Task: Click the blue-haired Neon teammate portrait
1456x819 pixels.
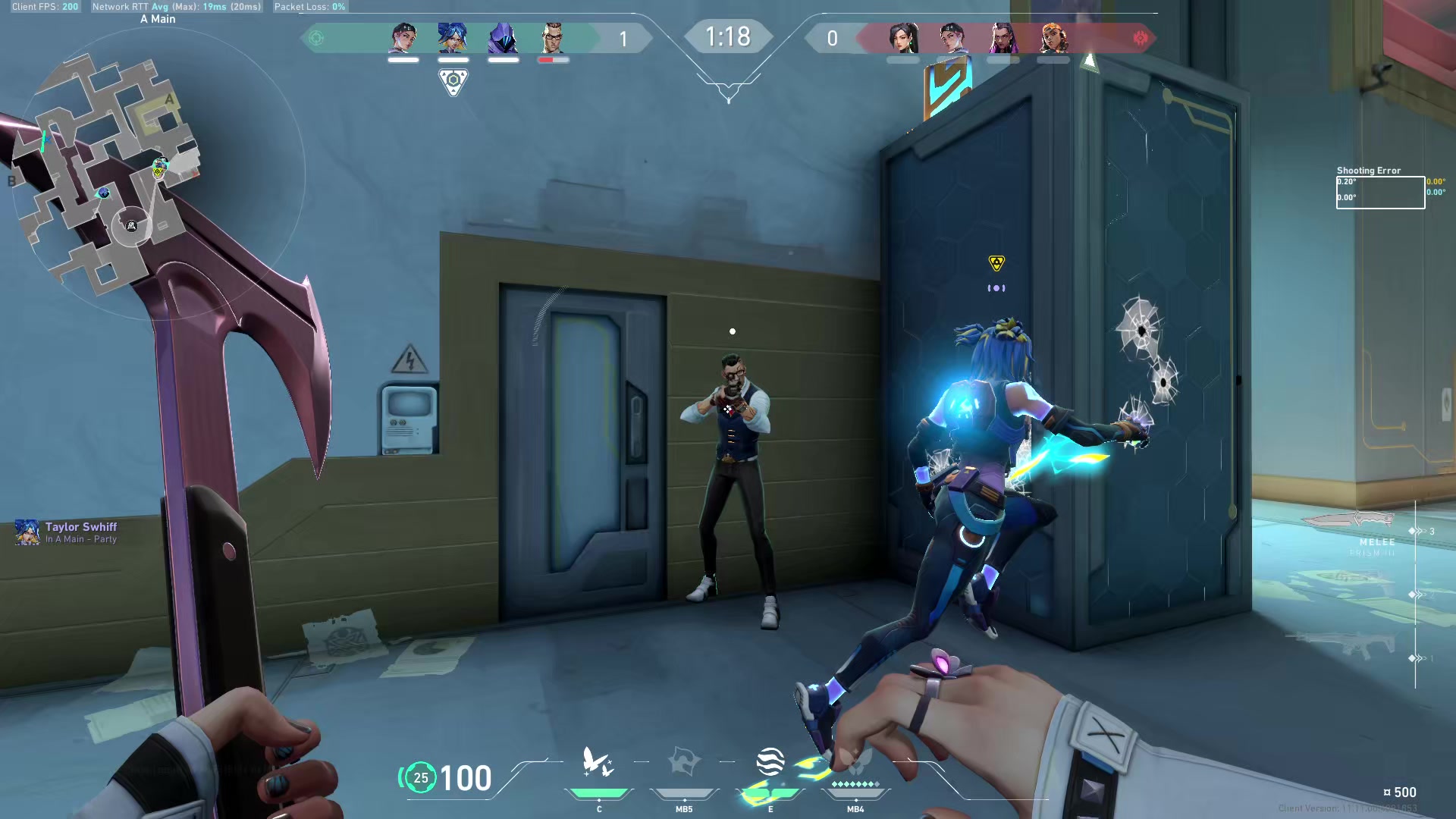Action: [453, 38]
